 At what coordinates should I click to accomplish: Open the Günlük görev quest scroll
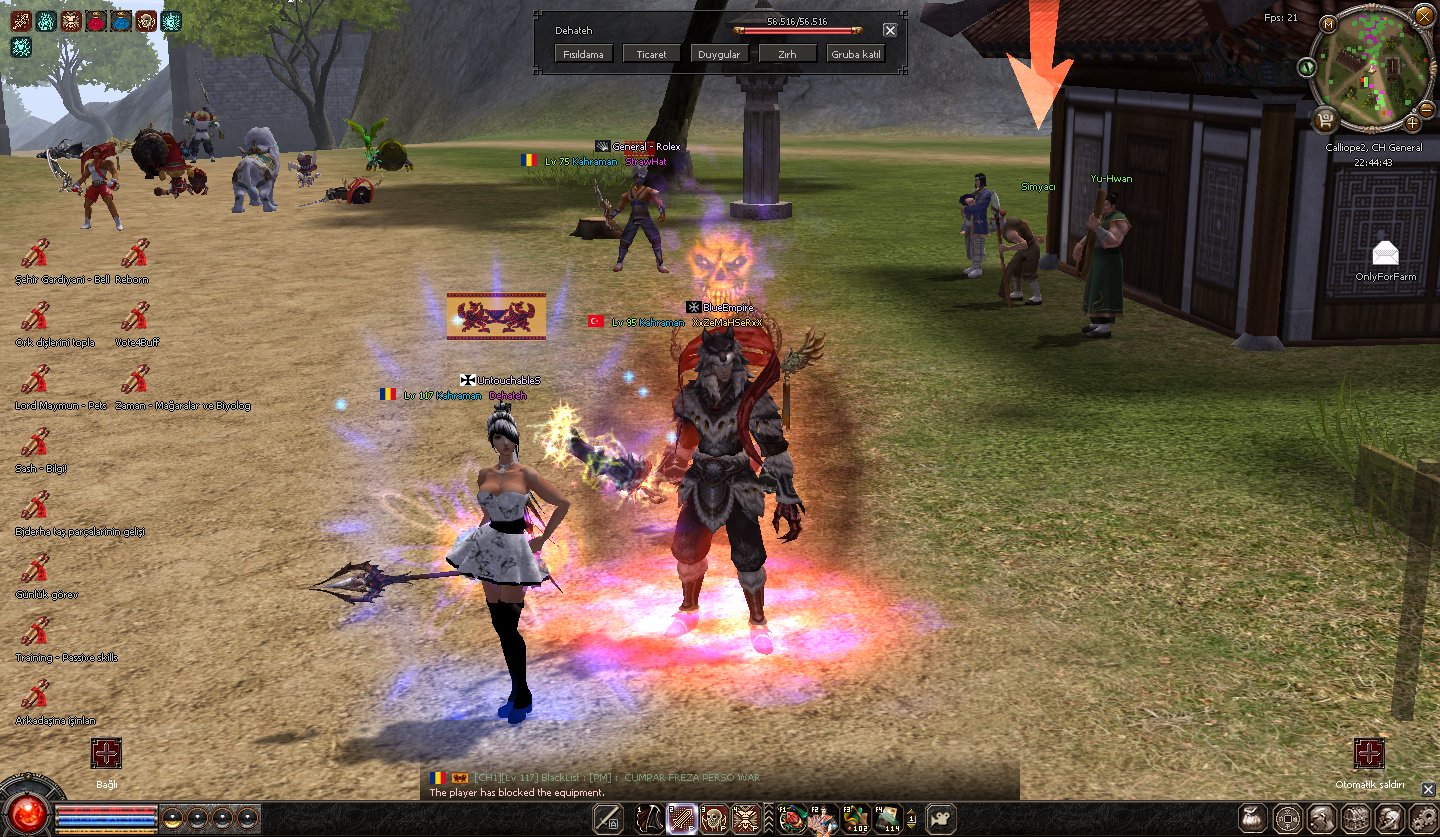click(35, 570)
